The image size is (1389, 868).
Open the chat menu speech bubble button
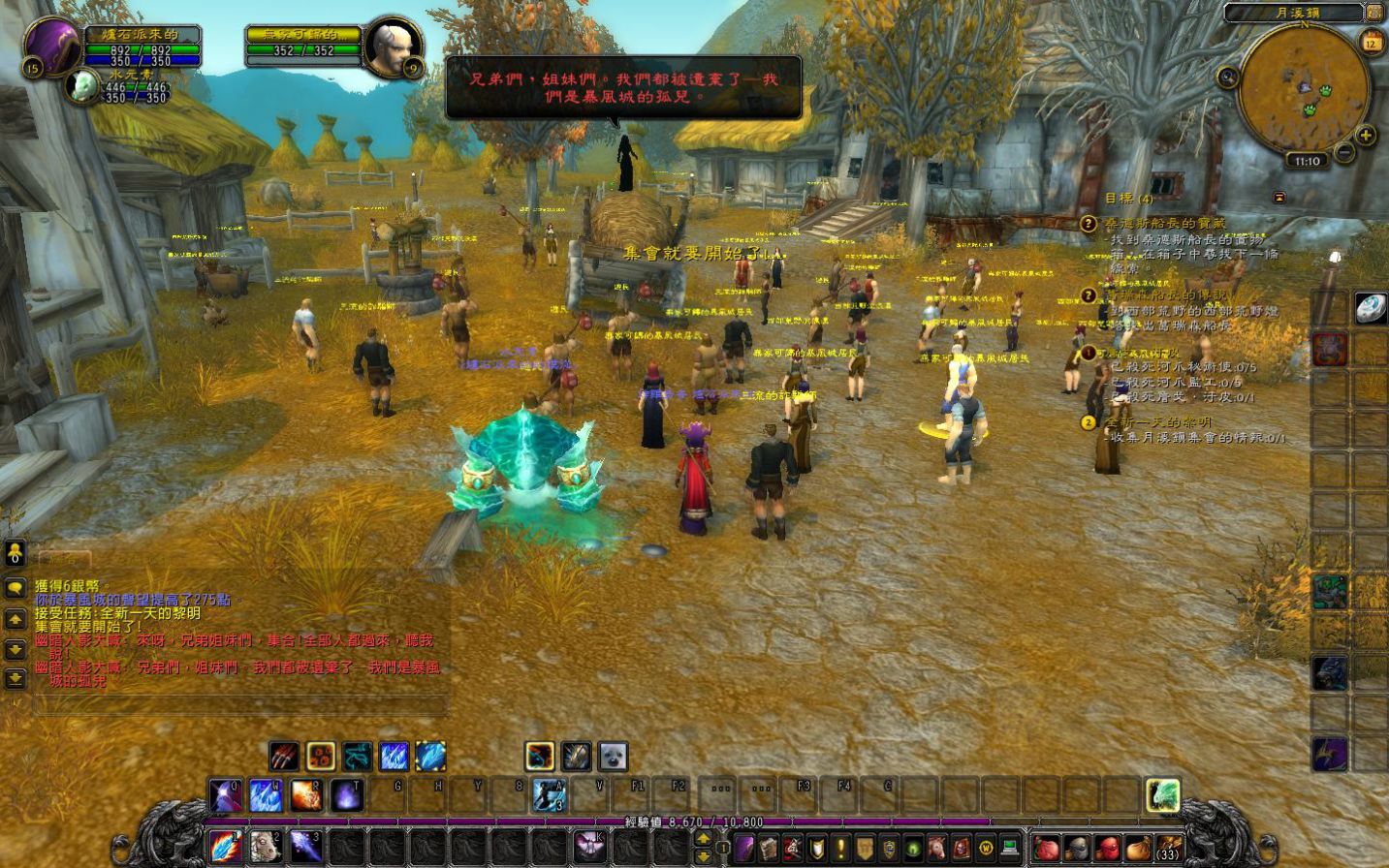[x=16, y=588]
